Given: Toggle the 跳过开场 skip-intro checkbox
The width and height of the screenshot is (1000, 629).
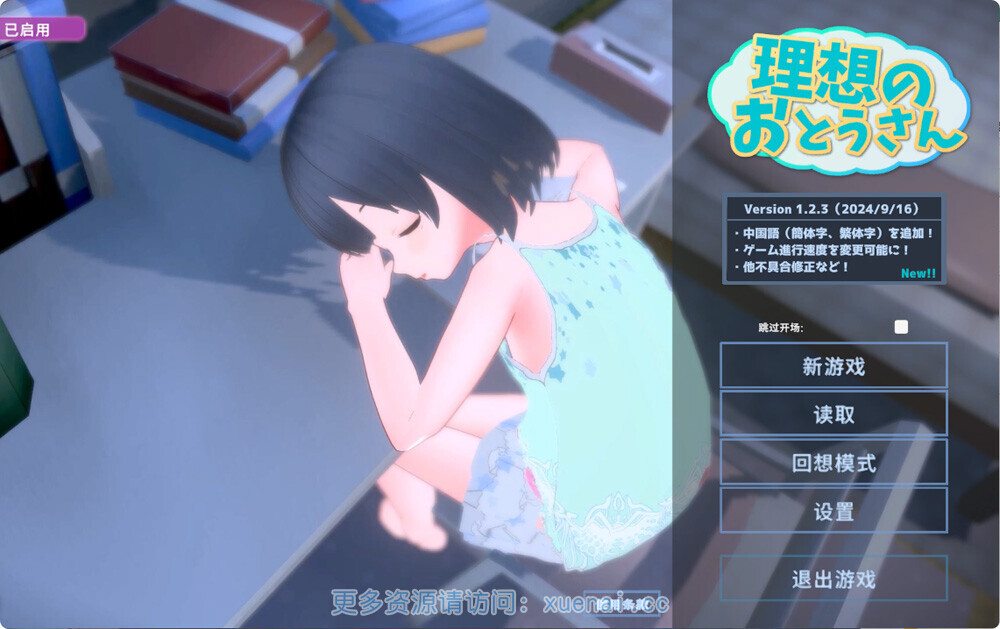Looking at the screenshot, I should [x=901, y=327].
